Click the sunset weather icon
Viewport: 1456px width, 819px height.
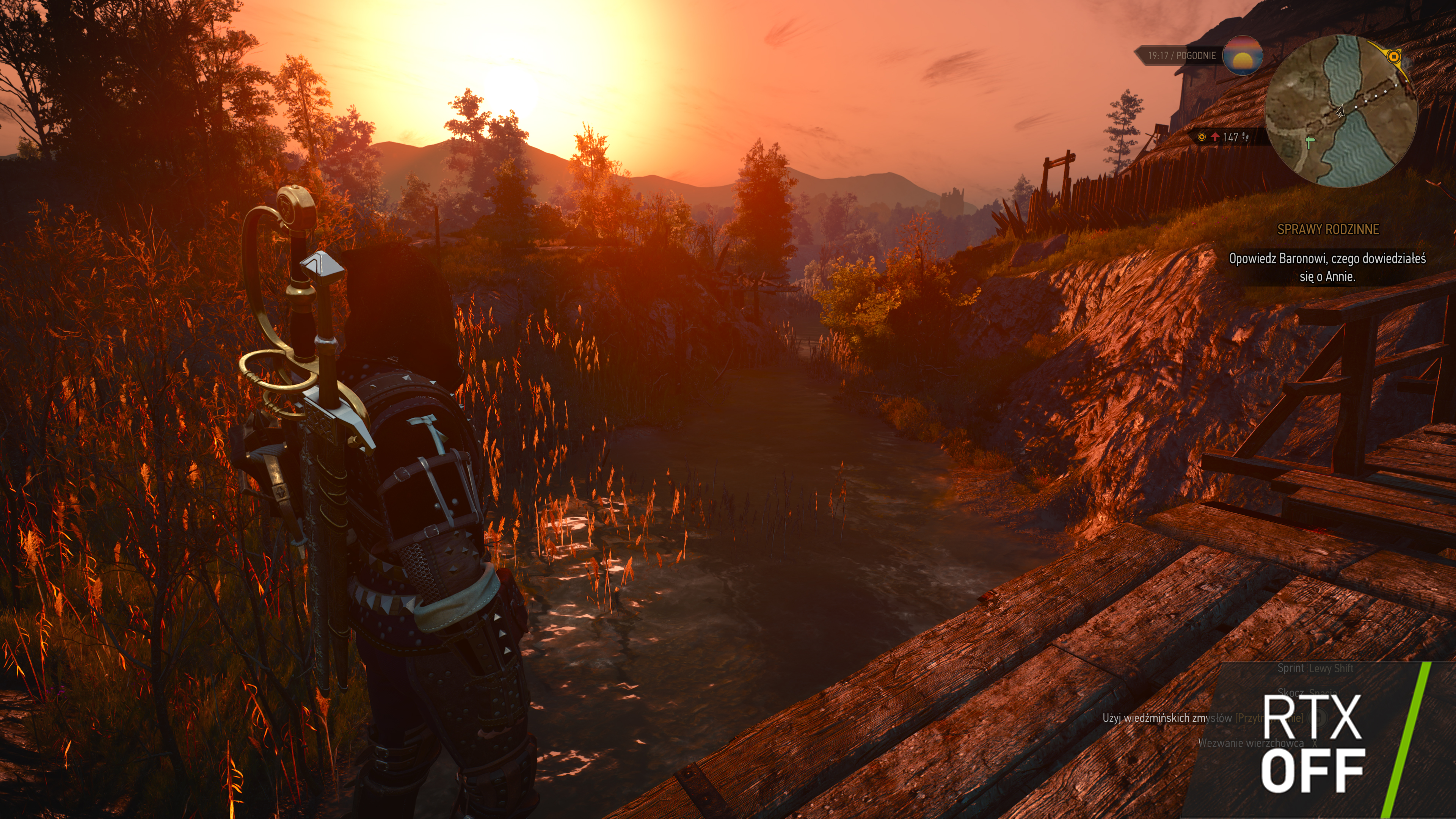pyautogui.click(x=1243, y=55)
